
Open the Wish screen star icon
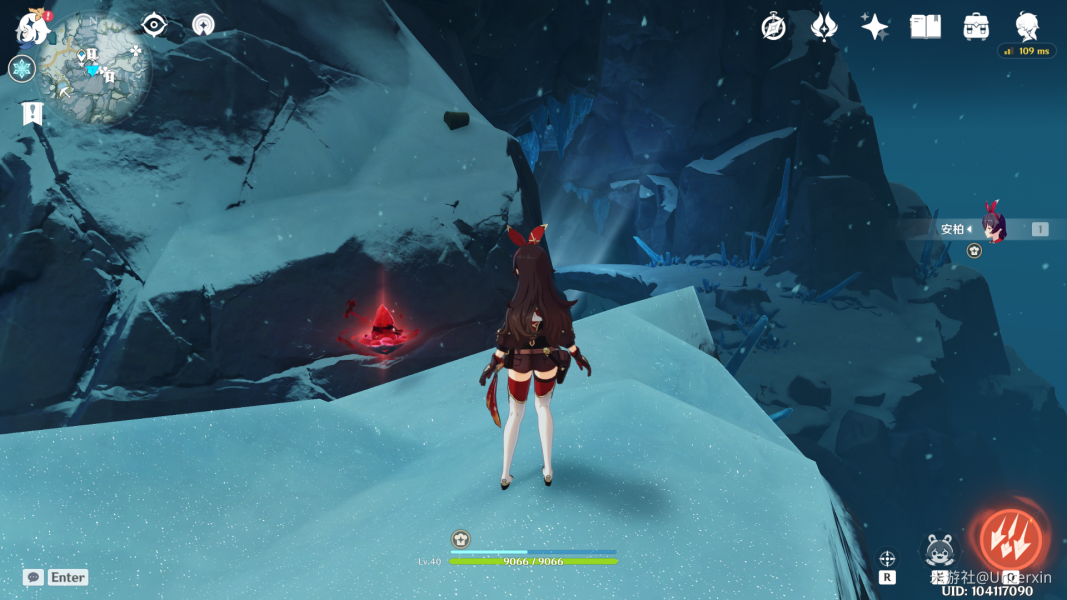tap(875, 27)
